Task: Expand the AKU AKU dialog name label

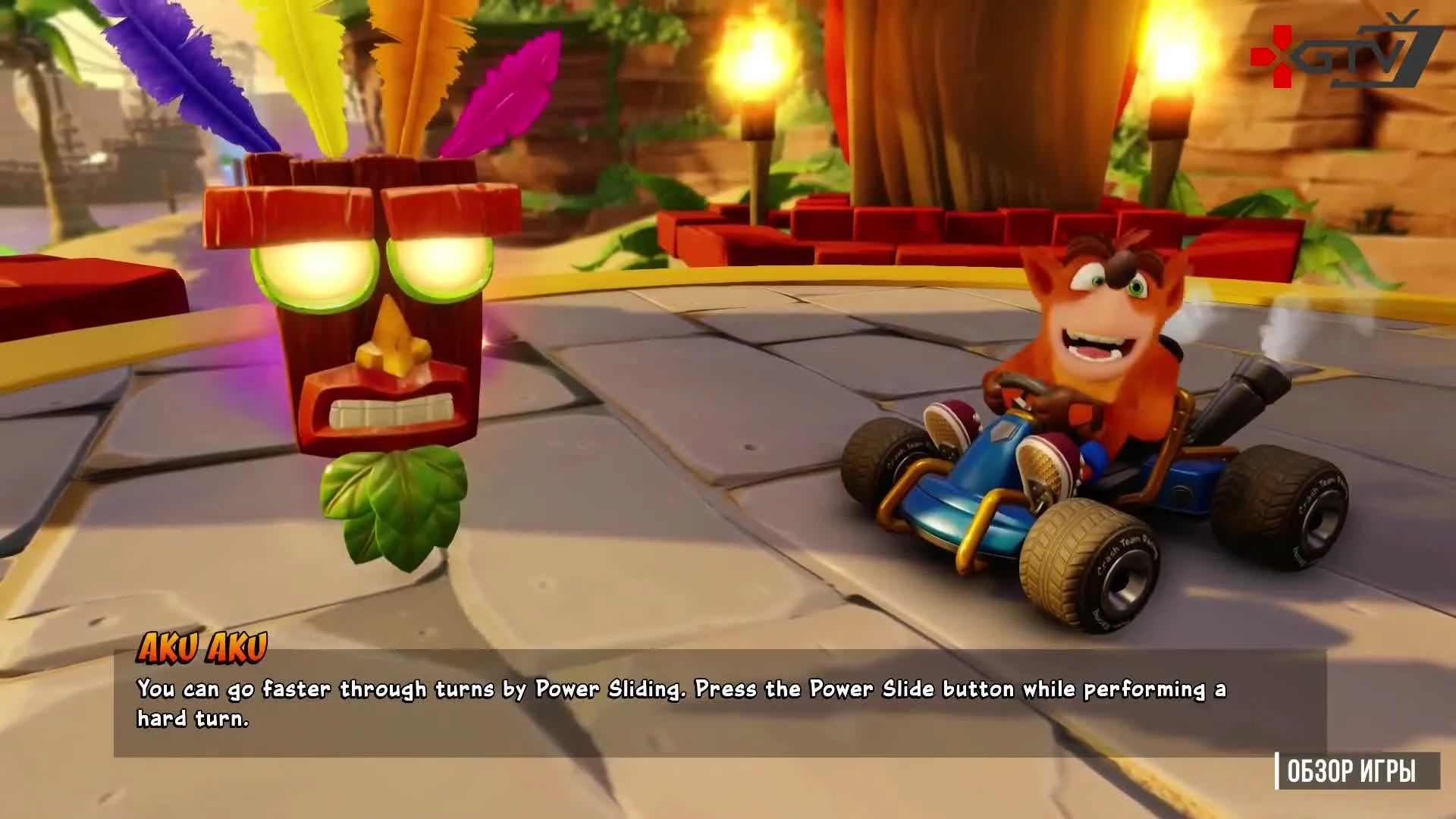Action: pyautogui.click(x=202, y=646)
